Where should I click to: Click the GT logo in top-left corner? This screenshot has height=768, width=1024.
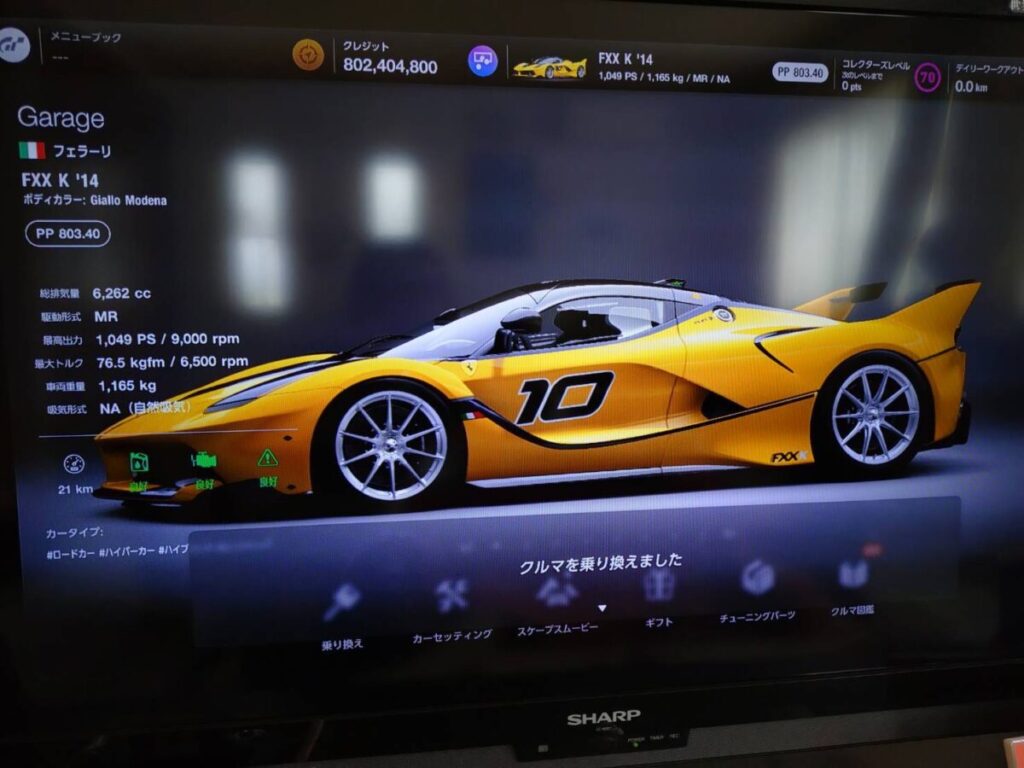[14, 45]
